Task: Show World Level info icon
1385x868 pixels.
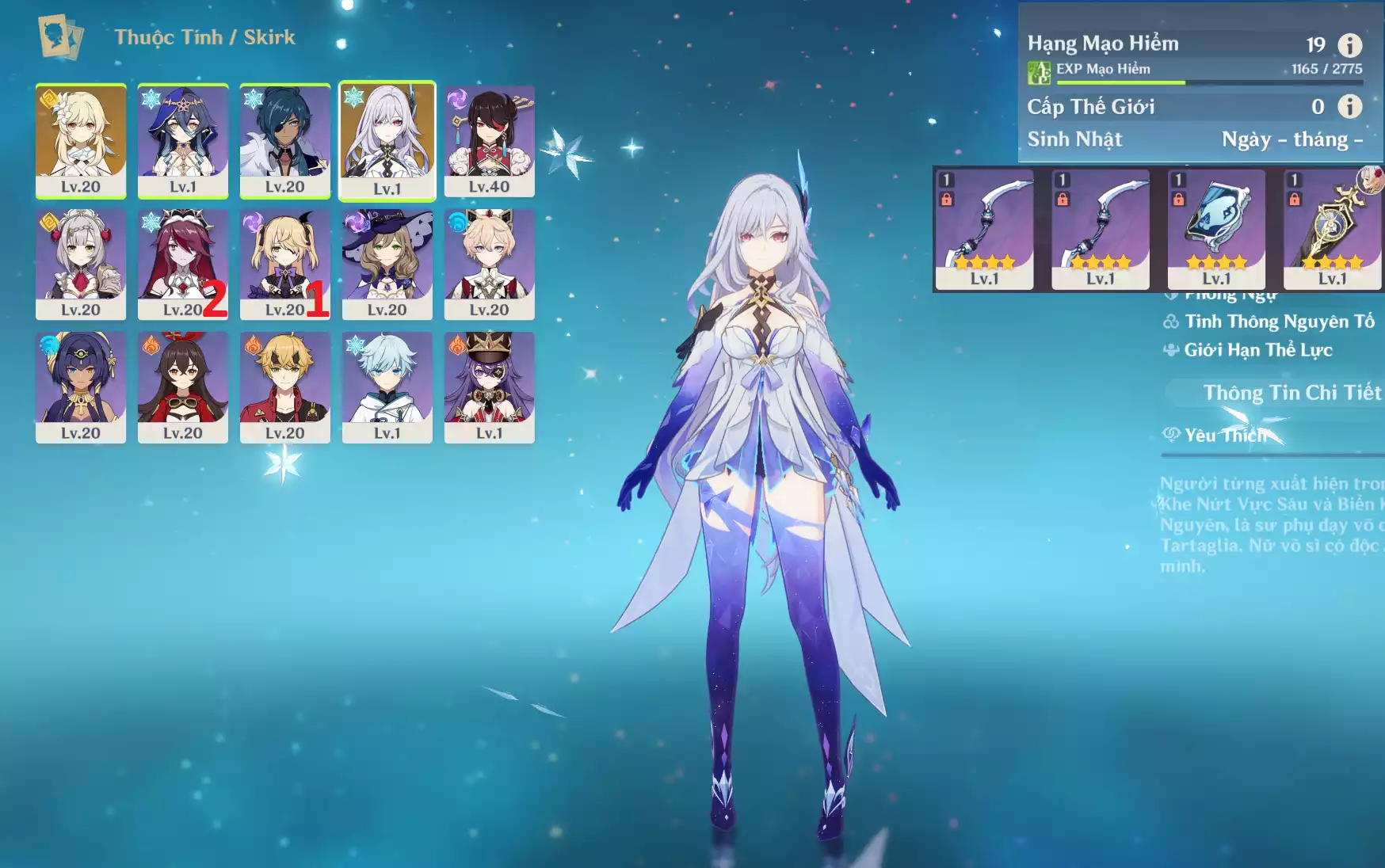Action: click(1350, 106)
